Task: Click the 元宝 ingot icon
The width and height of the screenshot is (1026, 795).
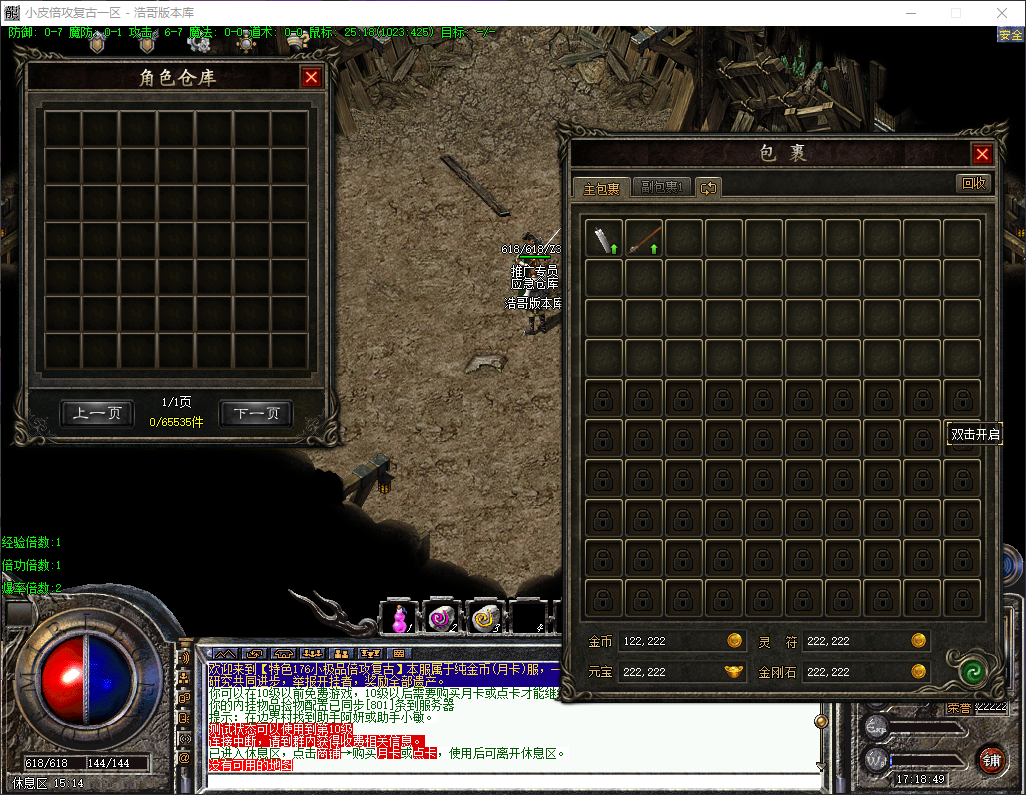Action: (734, 672)
